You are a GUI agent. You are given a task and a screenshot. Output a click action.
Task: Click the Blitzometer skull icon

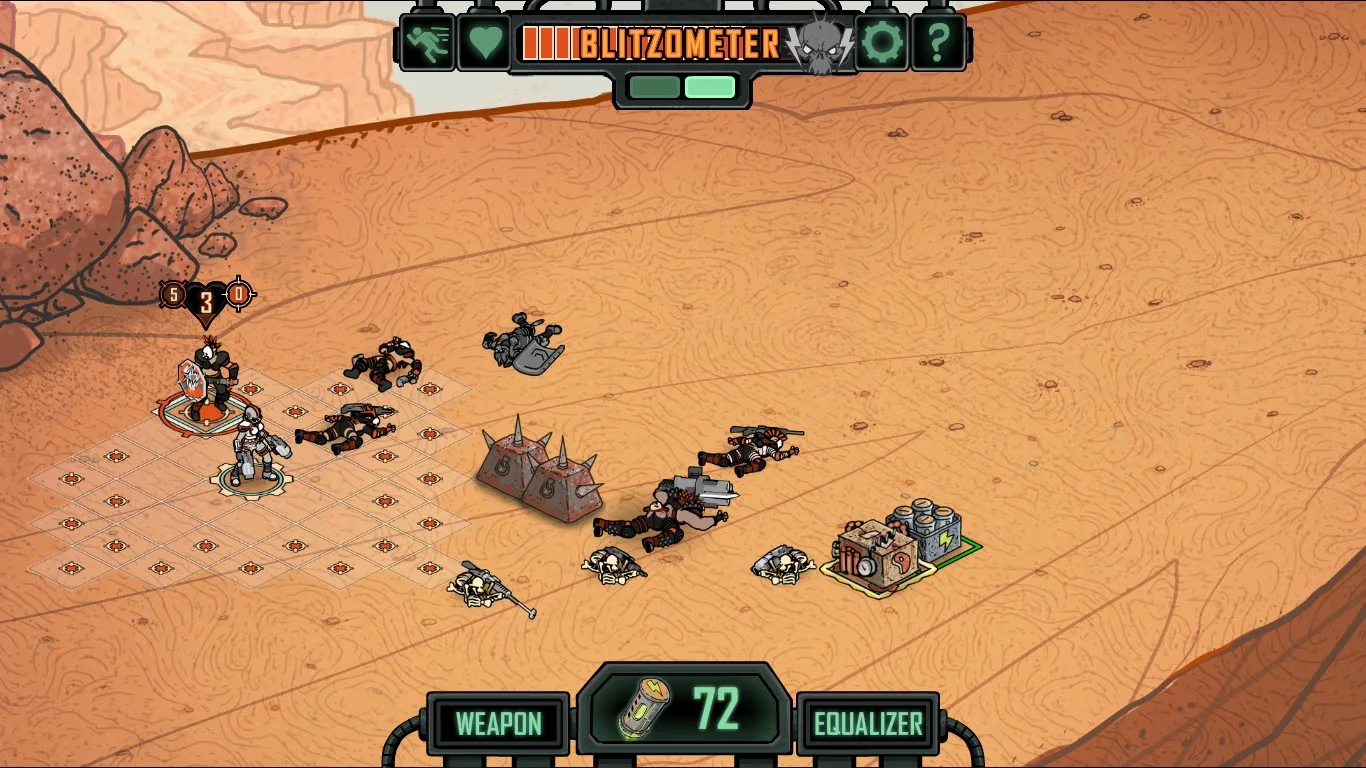click(818, 46)
